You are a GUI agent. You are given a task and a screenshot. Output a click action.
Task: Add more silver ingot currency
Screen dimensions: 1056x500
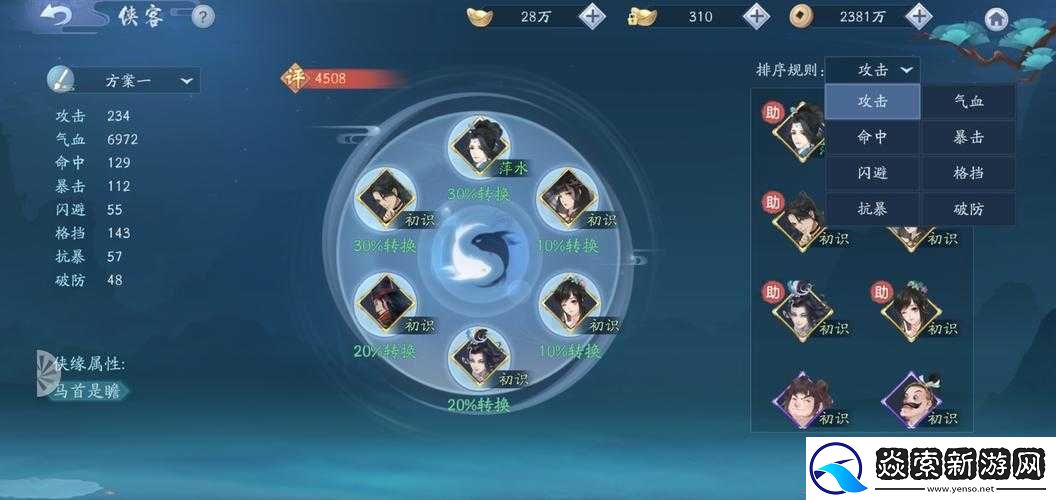pos(593,16)
